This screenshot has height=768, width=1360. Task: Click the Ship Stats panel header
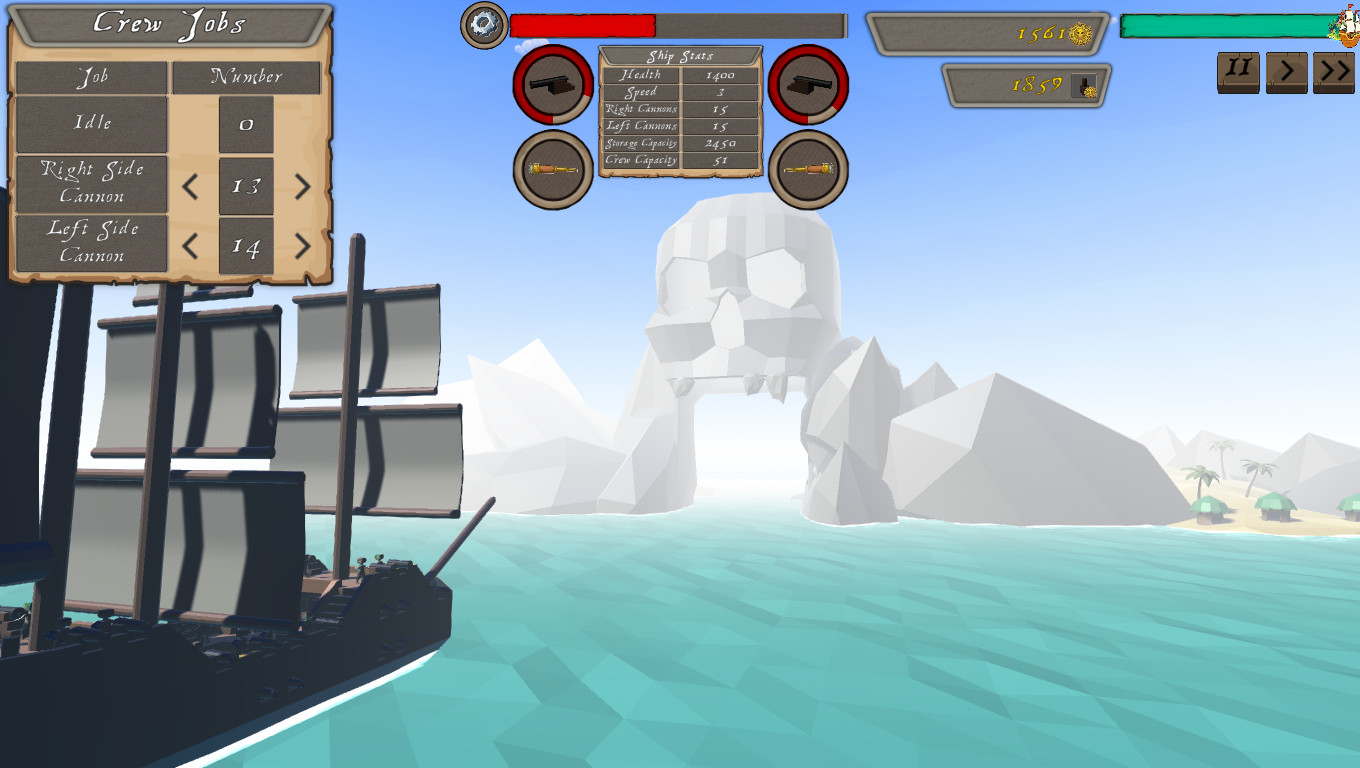click(x=679, y=55)
